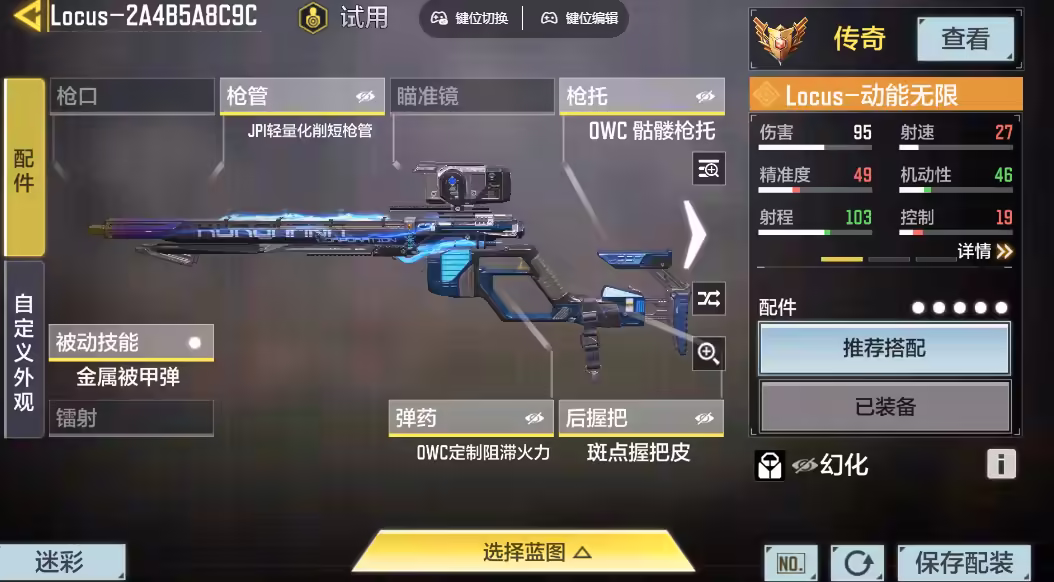
Task: Select the 弹药 ammunition slot
Action: 471,418
